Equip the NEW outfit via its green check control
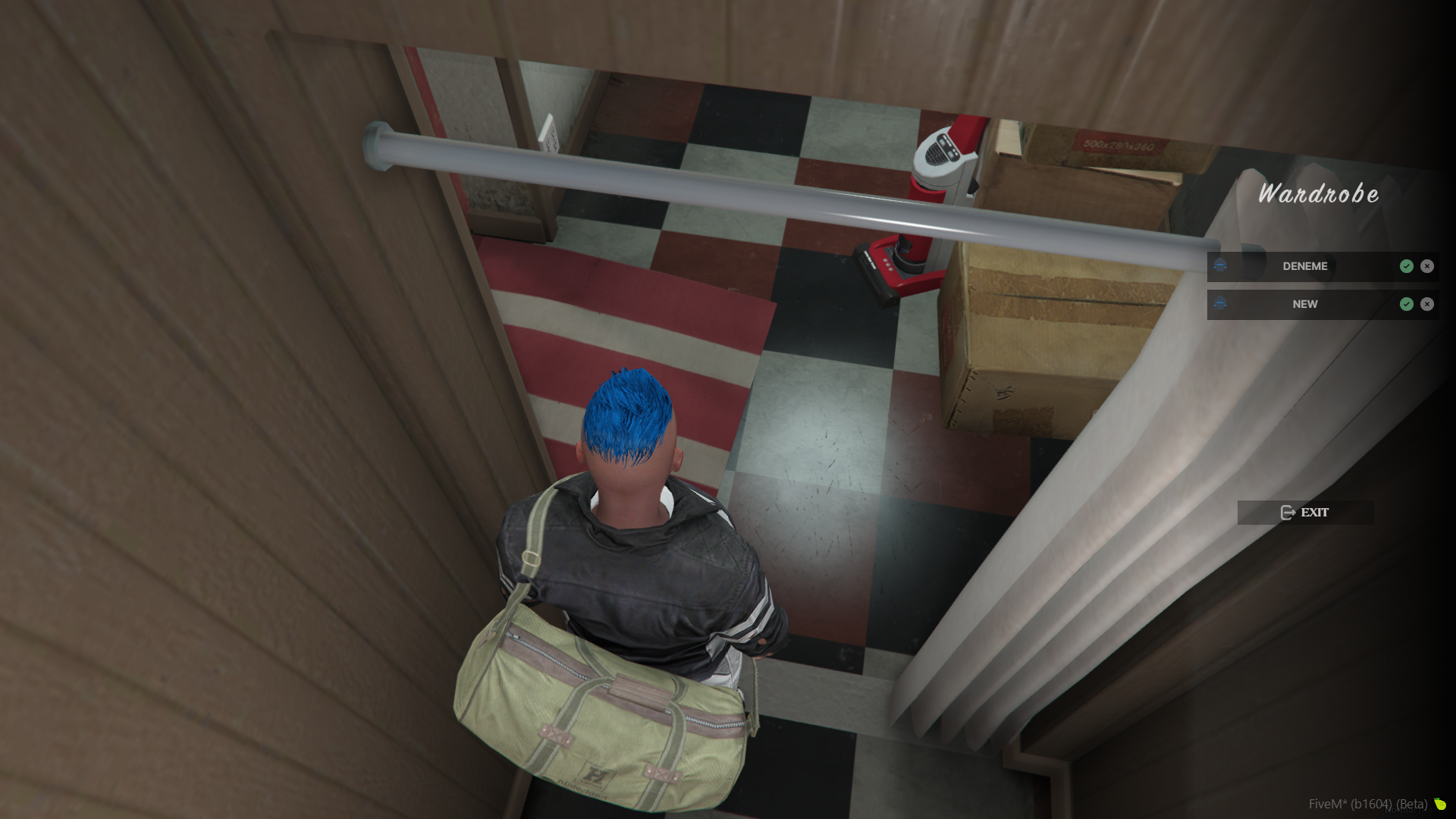 point(1406,304)
